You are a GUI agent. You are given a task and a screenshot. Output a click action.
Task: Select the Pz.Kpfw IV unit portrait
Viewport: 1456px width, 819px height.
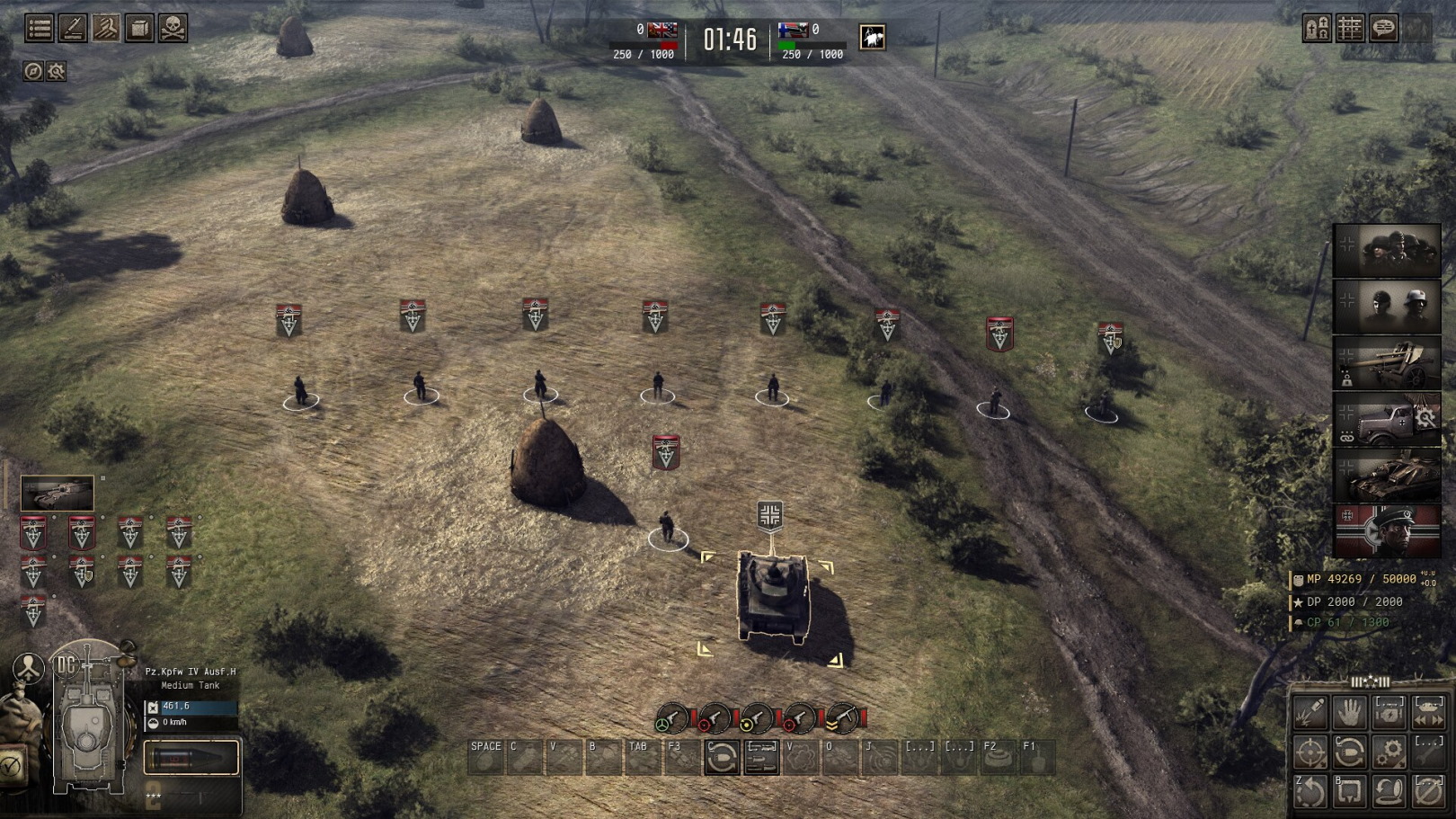coord(57,494)
